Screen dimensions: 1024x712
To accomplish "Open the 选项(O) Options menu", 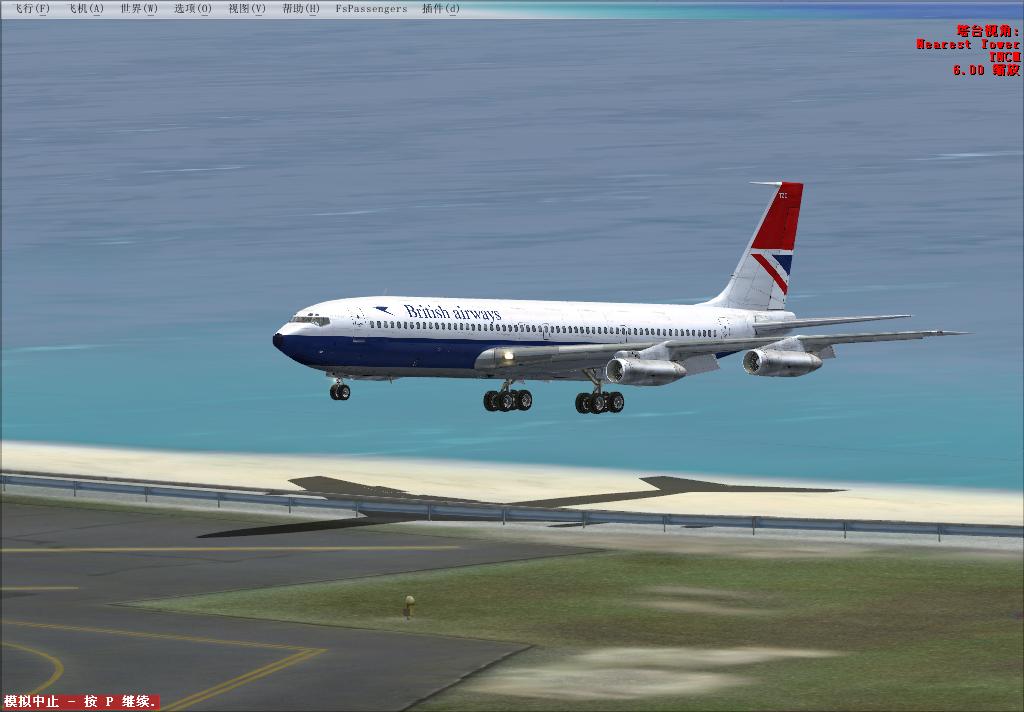I will point(193,9).
